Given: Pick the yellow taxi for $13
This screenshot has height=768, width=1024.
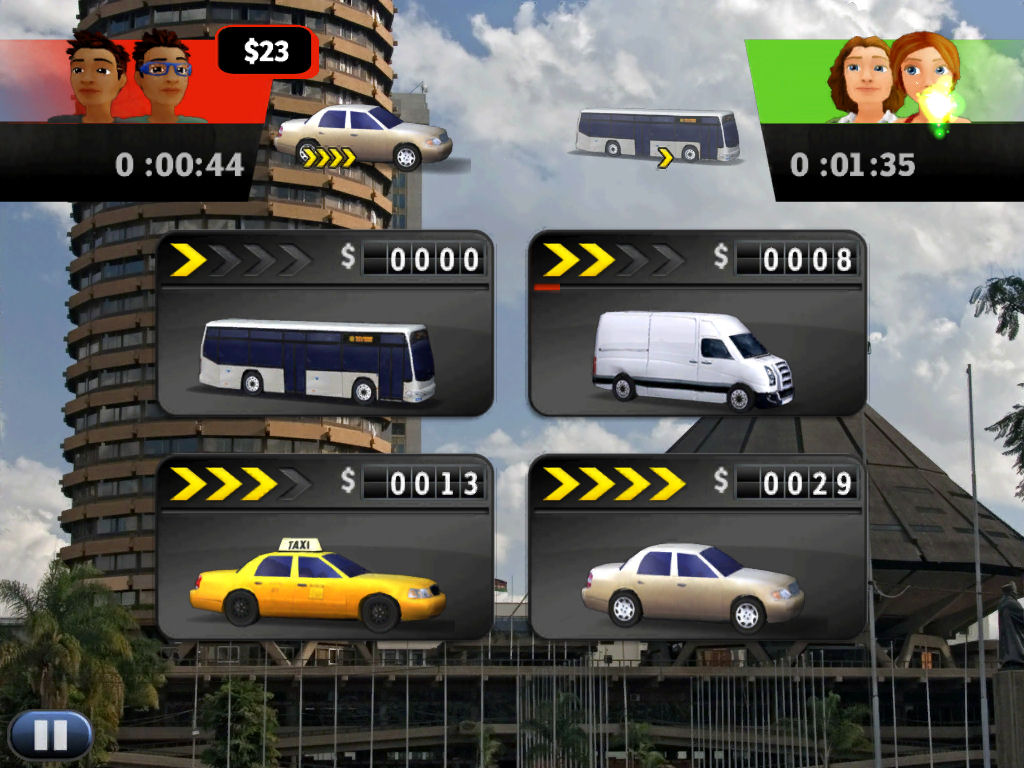Looking at the screenshot, I should pyautogui.click(x=325, y=548).
